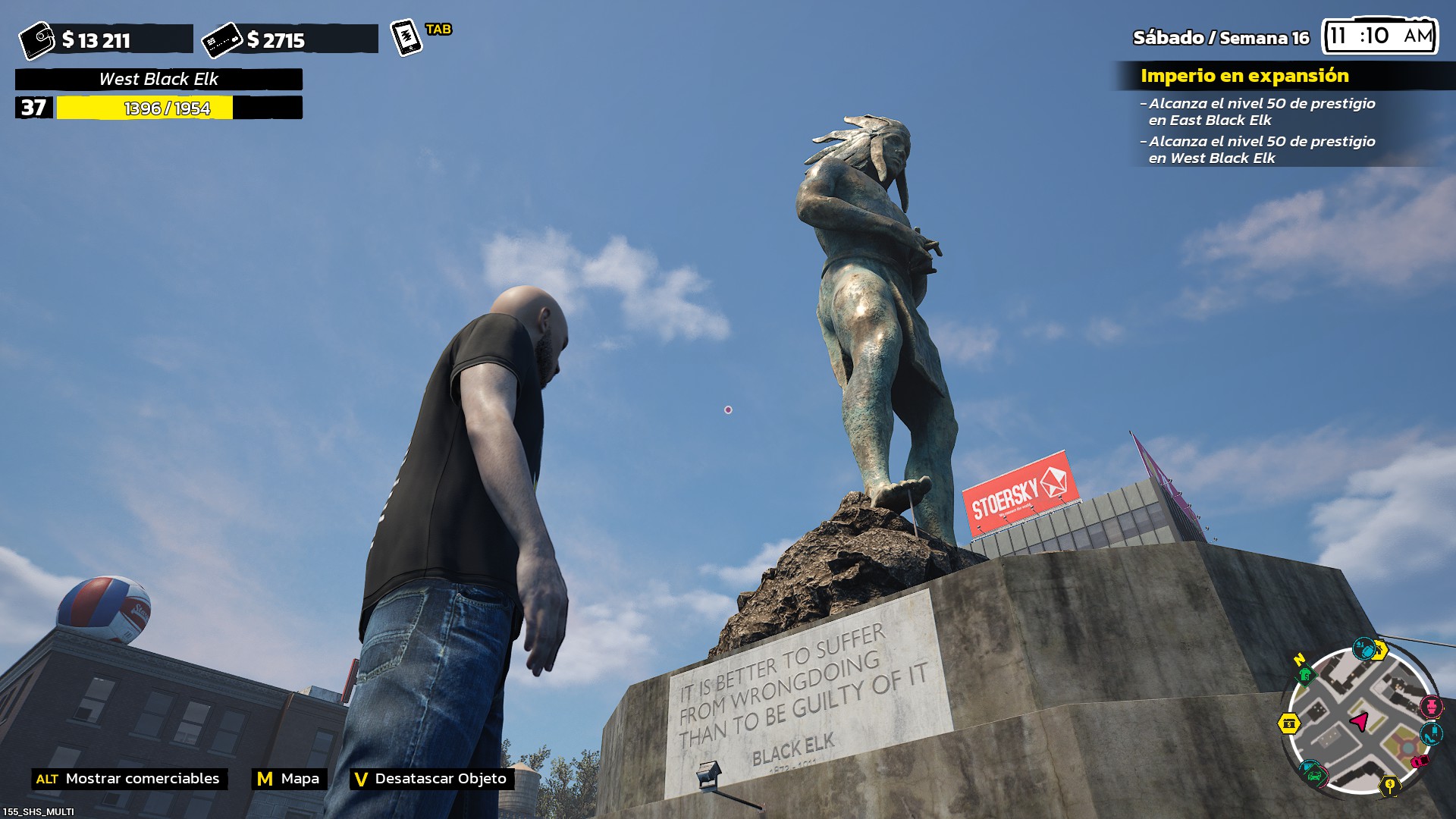Screen dimensions: 1456x819
Task: Select the pink car marker on minimap
Action: [1419, 761]
